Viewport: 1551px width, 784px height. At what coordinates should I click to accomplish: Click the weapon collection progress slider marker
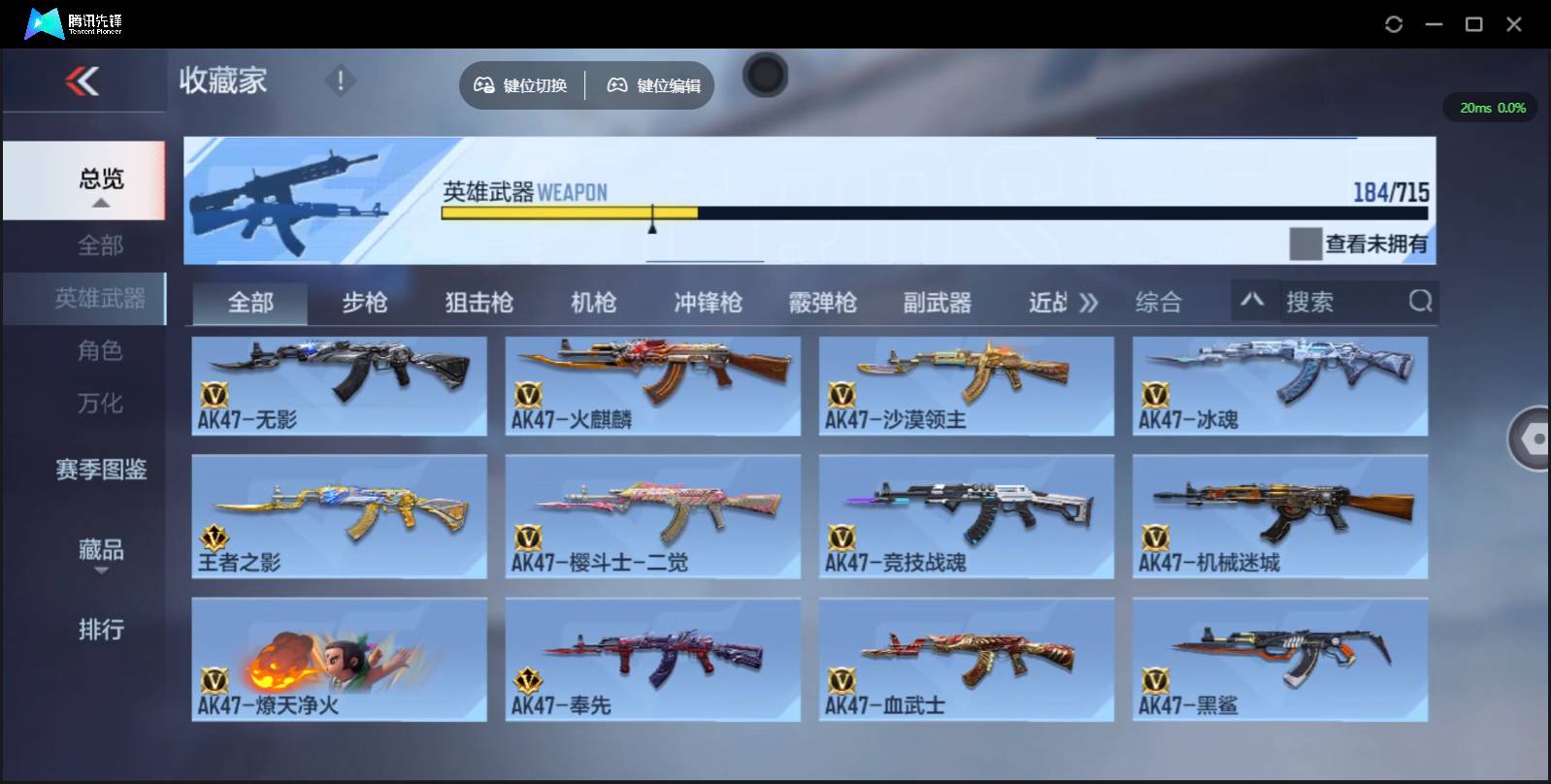tap(652, 219)
